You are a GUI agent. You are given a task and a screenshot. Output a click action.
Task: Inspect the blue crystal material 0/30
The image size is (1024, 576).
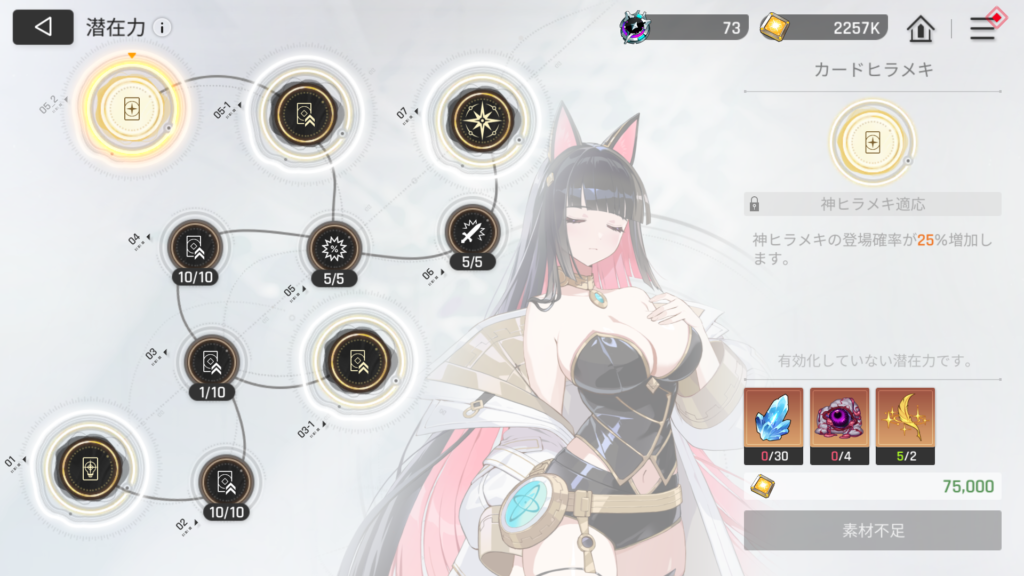click(773, 419)
